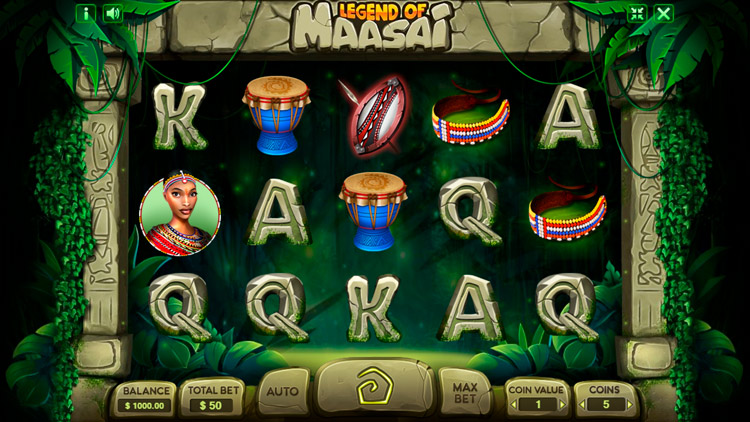This screenshot has width=750, height=422.
Task: Enable Auto spin mode
Action: point(282,391)
